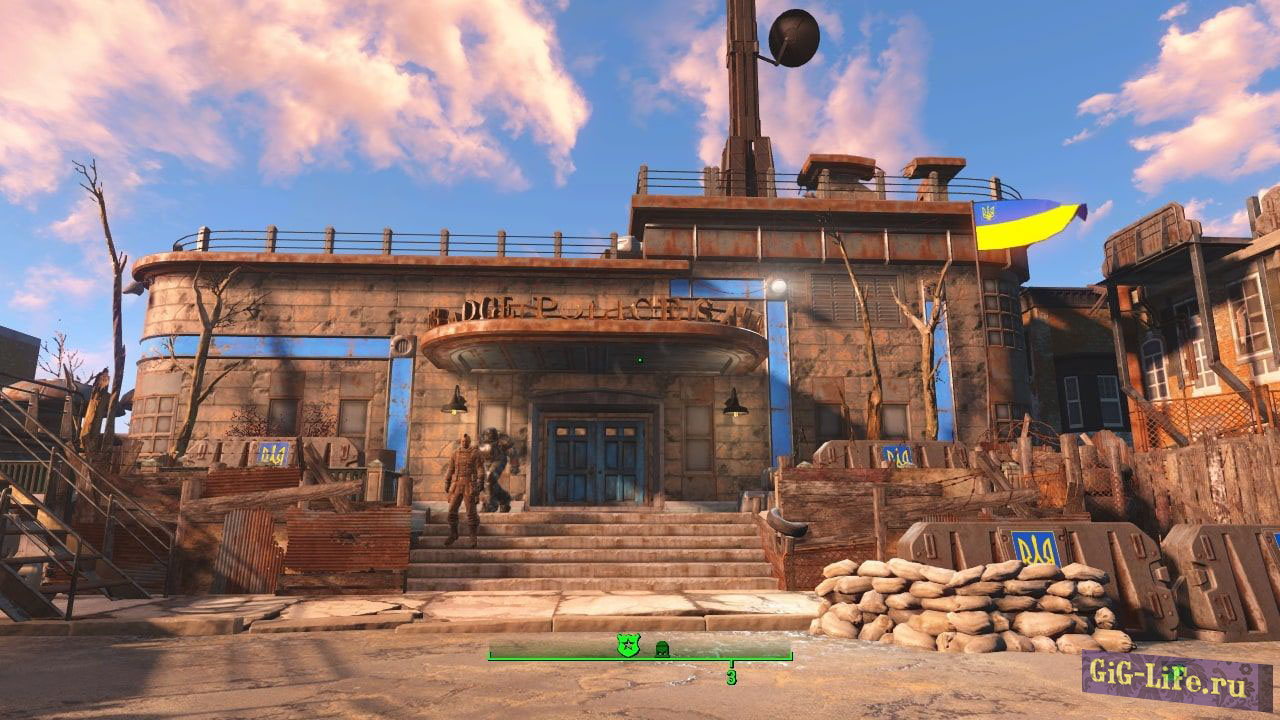Select the dark dome-shaped compass marker
The width and height of the screenshot is (1280, 720).
click(x=661, y=649)
